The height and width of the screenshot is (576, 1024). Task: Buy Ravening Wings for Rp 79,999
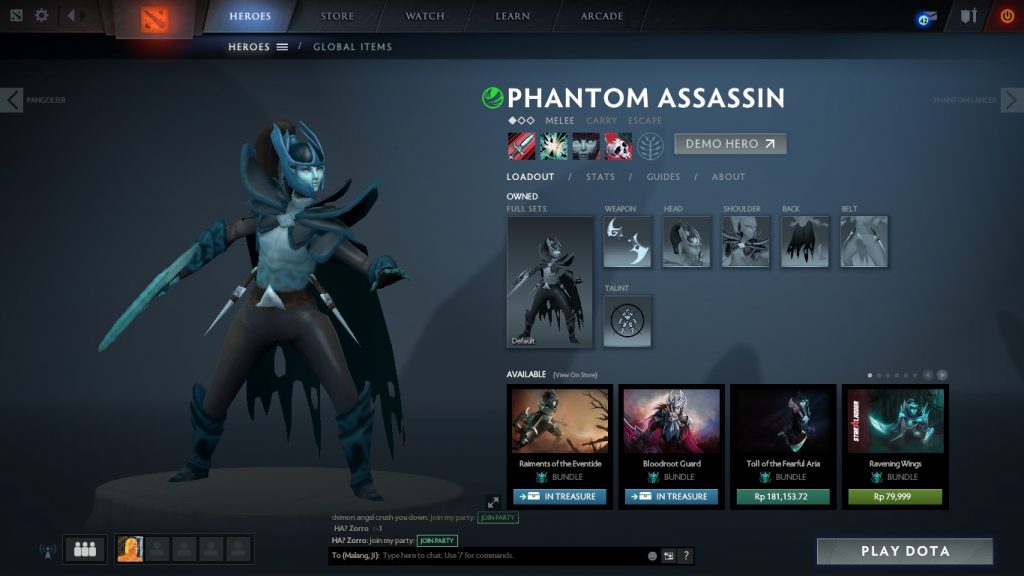point(895,496)
